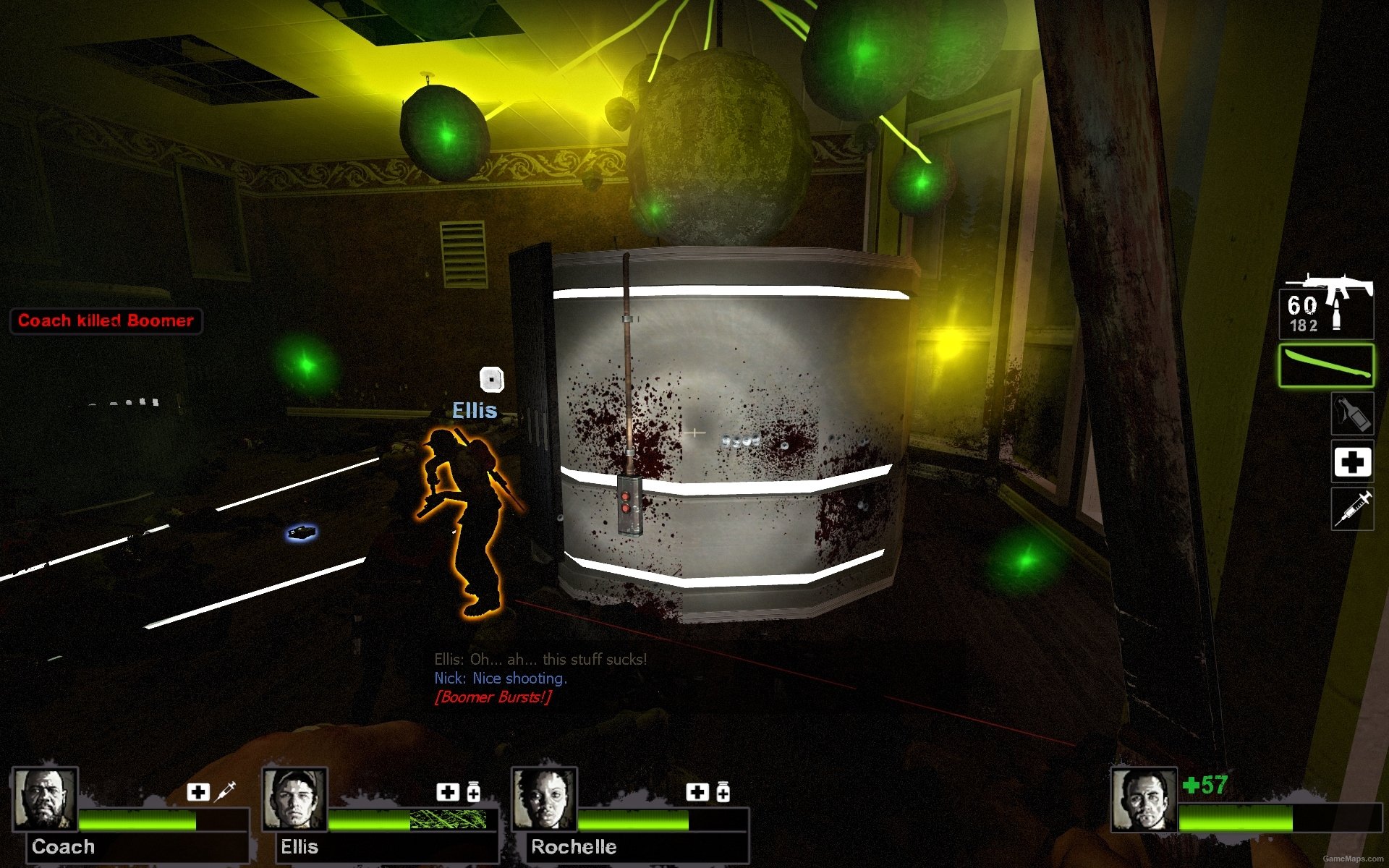
Task: Pick the adrenaline syringe slot
Action: click(1352, 509)
